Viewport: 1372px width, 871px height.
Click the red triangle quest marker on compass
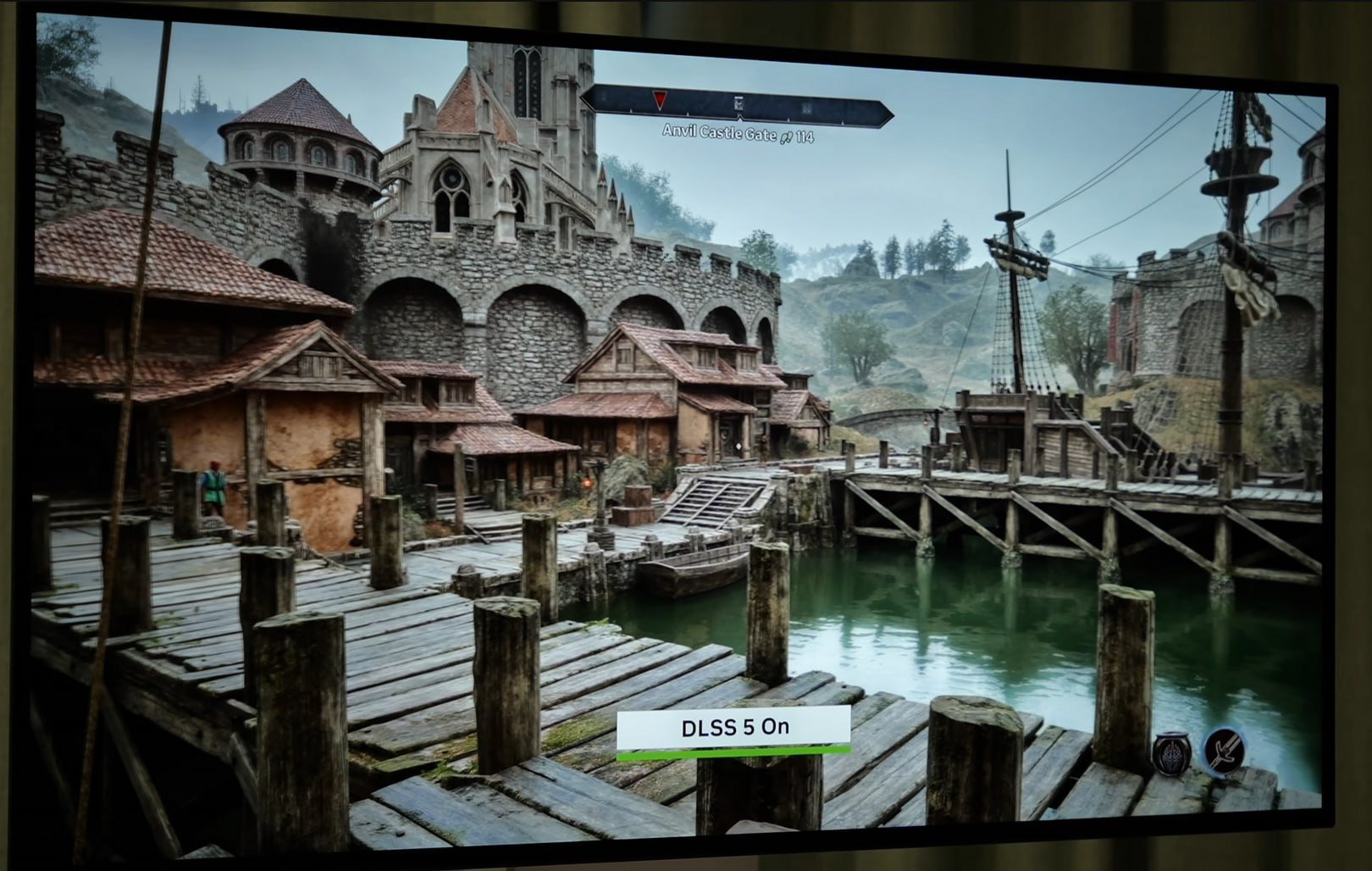pyautogui.click(x=660, y=100)
